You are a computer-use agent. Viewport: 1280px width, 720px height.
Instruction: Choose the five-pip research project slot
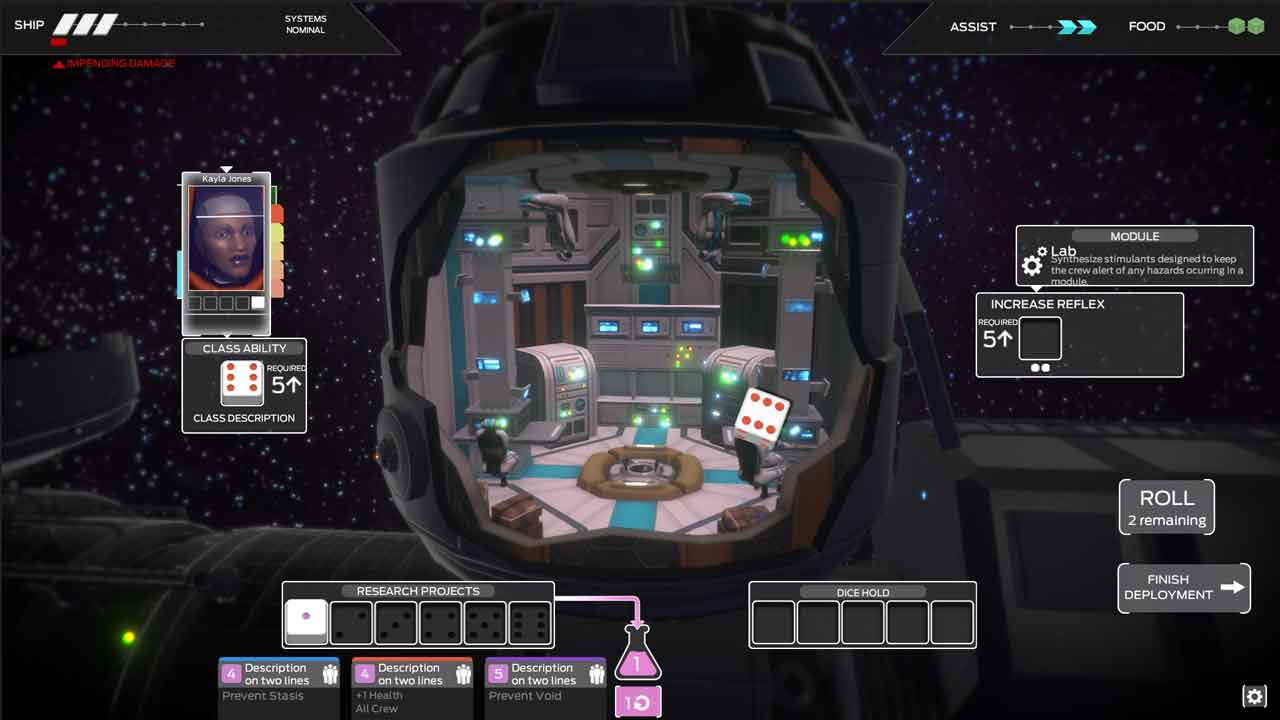486,623
